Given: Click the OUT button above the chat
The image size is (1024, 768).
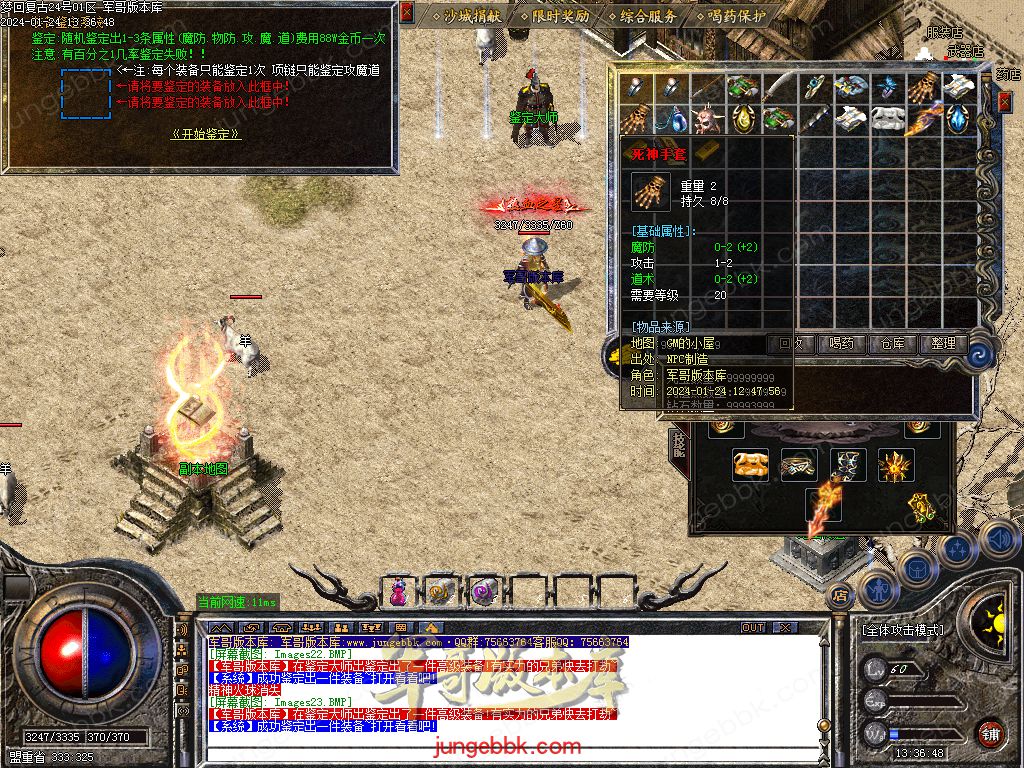Looking at the screenshot, I should click(753, 628).
